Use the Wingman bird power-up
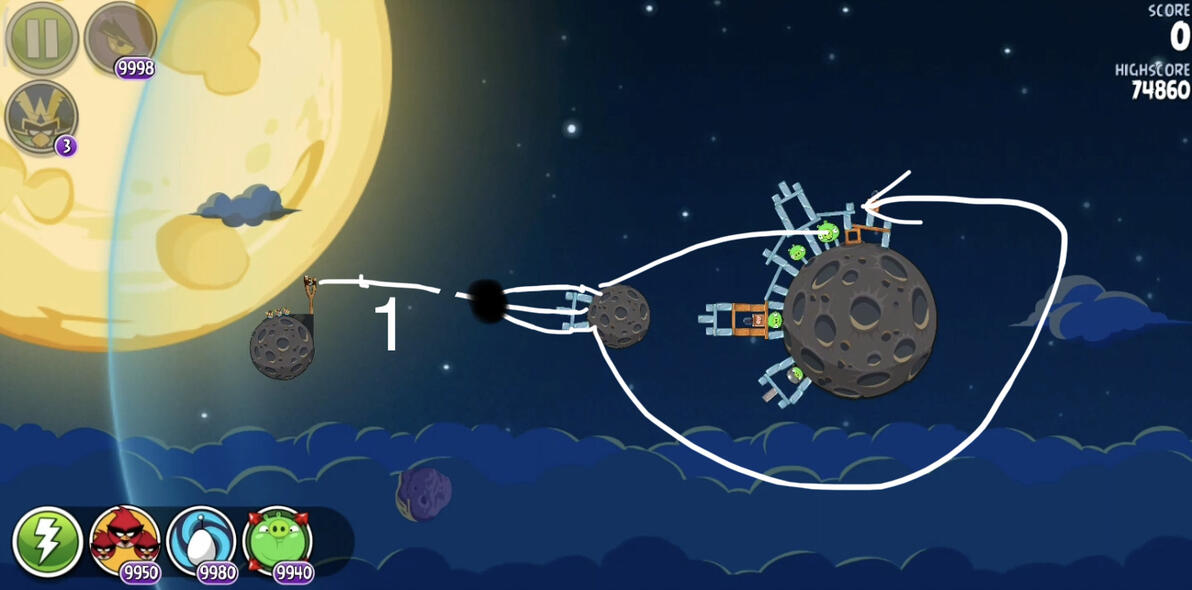 coord(42,115)
